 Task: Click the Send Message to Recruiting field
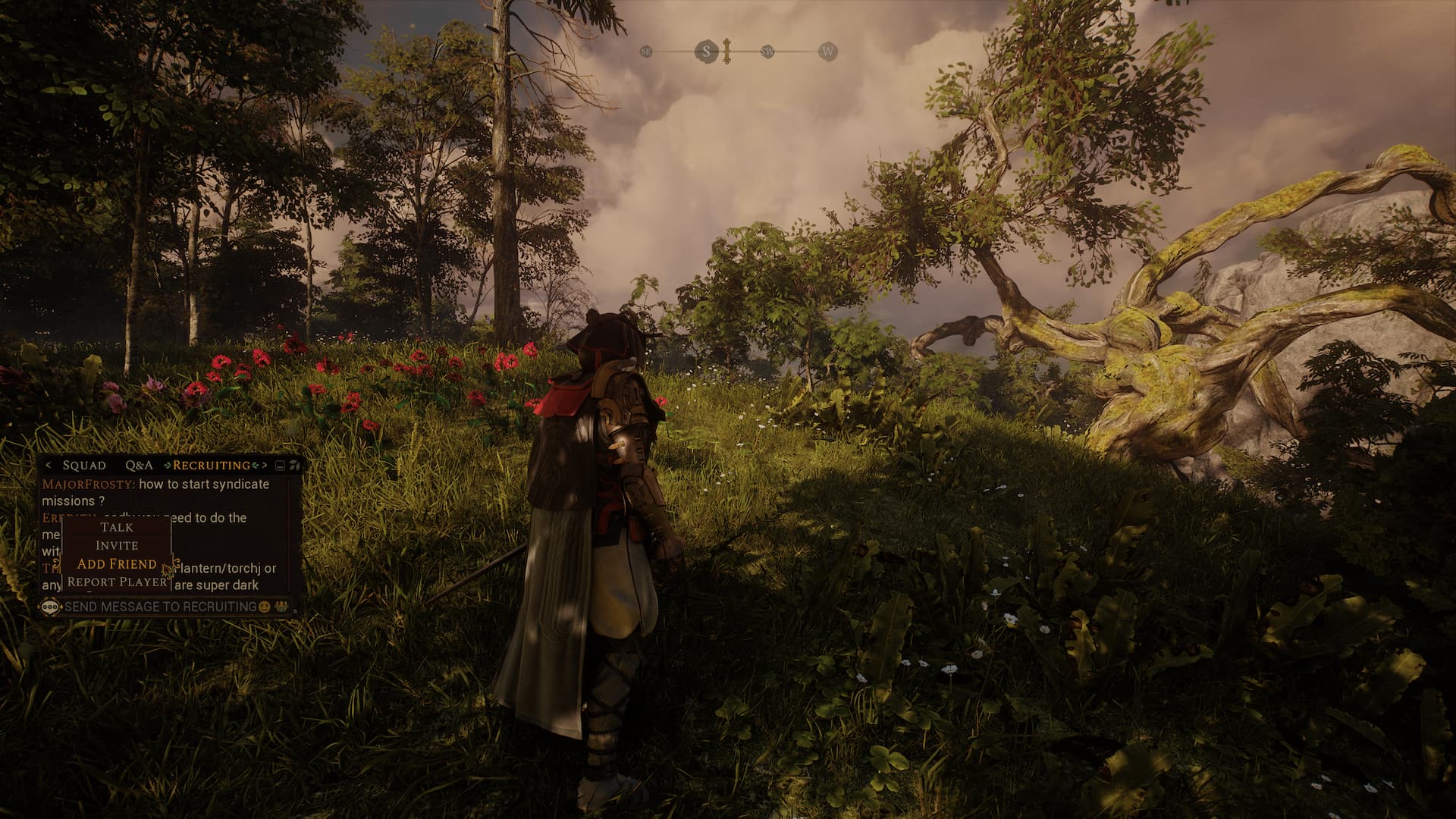pos(160,607)
